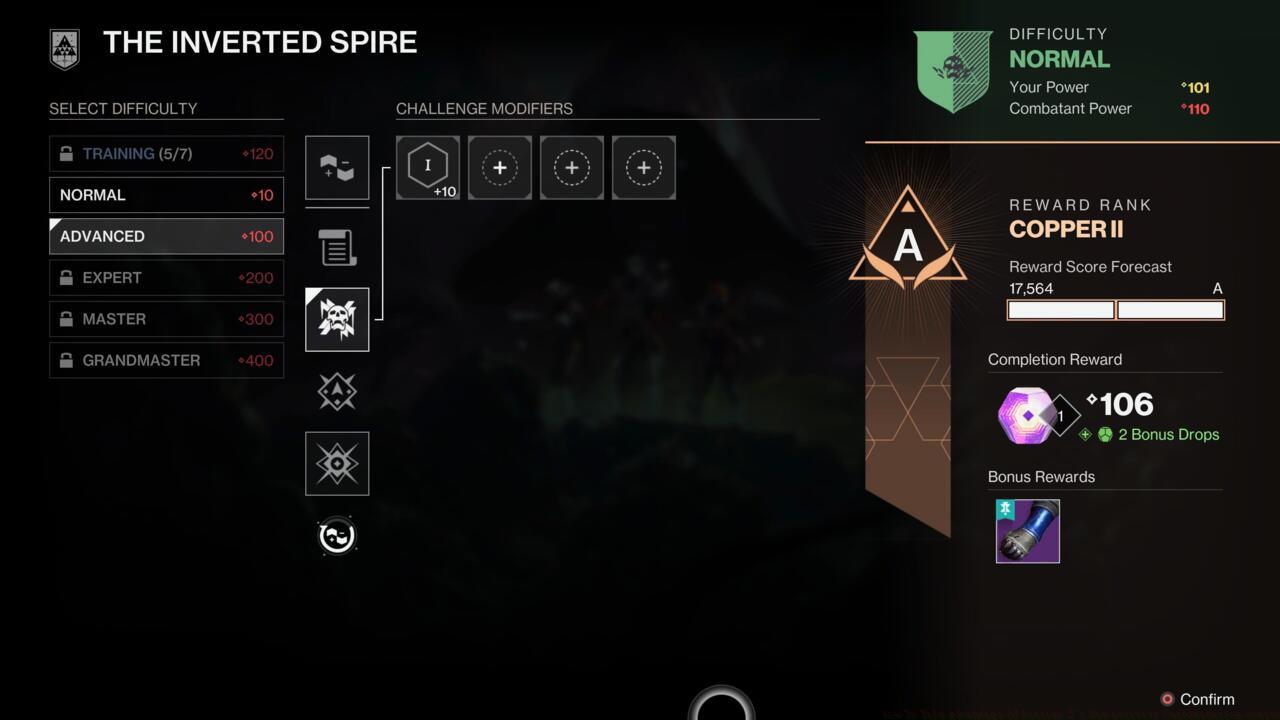The height and width of the screenshot is (720, 1280).
Task: Open the contract scroll modifier category
Action: pyautogui.click(x=336, y=247)
